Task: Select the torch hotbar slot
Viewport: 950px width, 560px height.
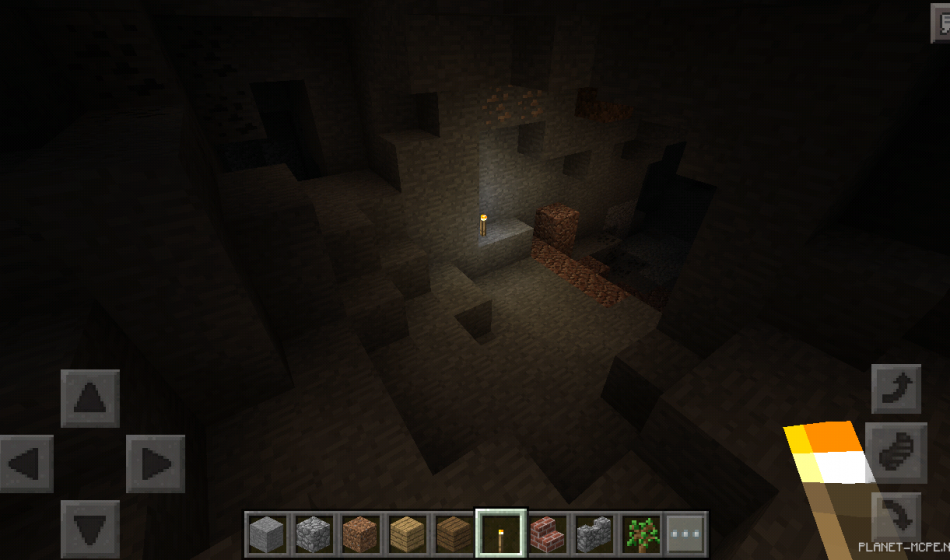Action: tap(500, 533)
